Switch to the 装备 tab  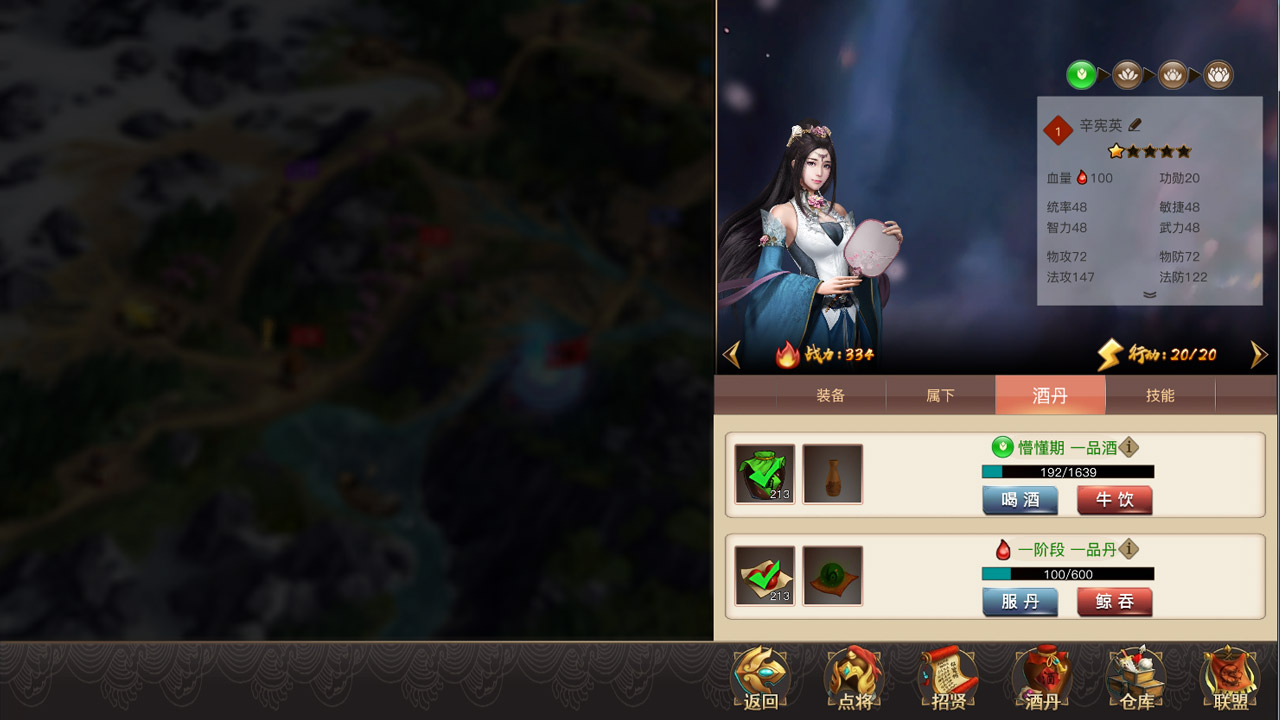point(831,395)
